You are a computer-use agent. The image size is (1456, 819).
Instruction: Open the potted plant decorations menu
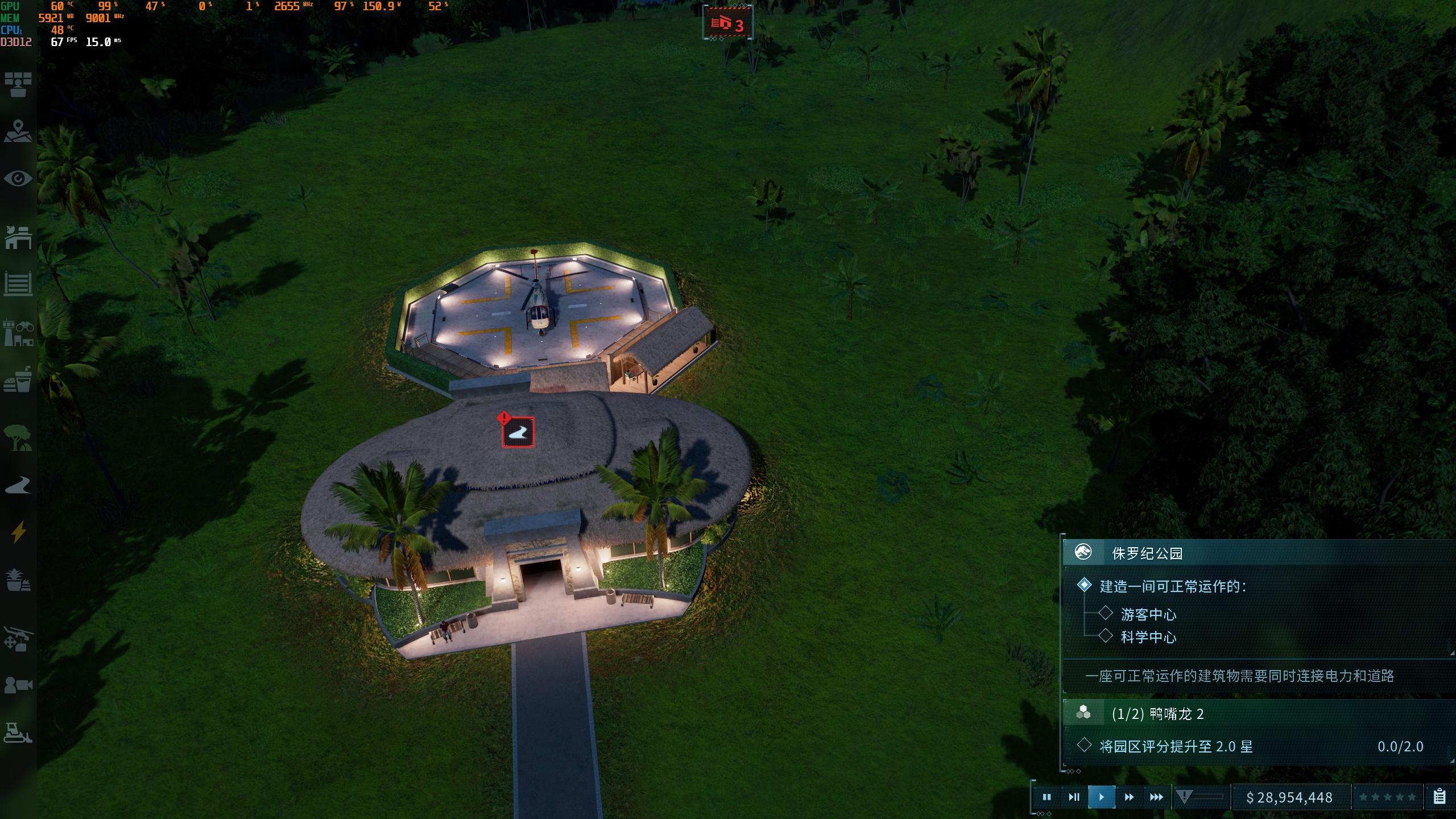18,580
